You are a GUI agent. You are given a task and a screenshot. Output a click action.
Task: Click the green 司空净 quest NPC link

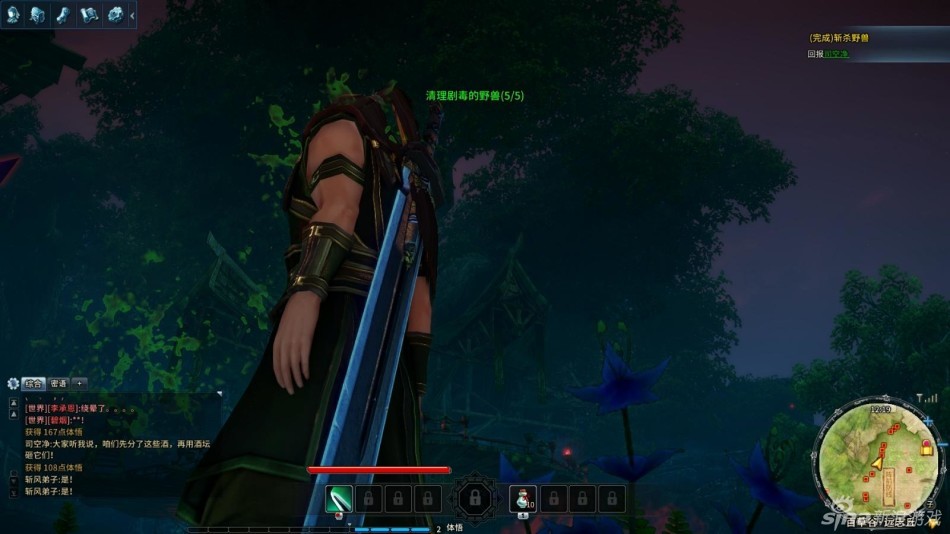click(836, 54)
